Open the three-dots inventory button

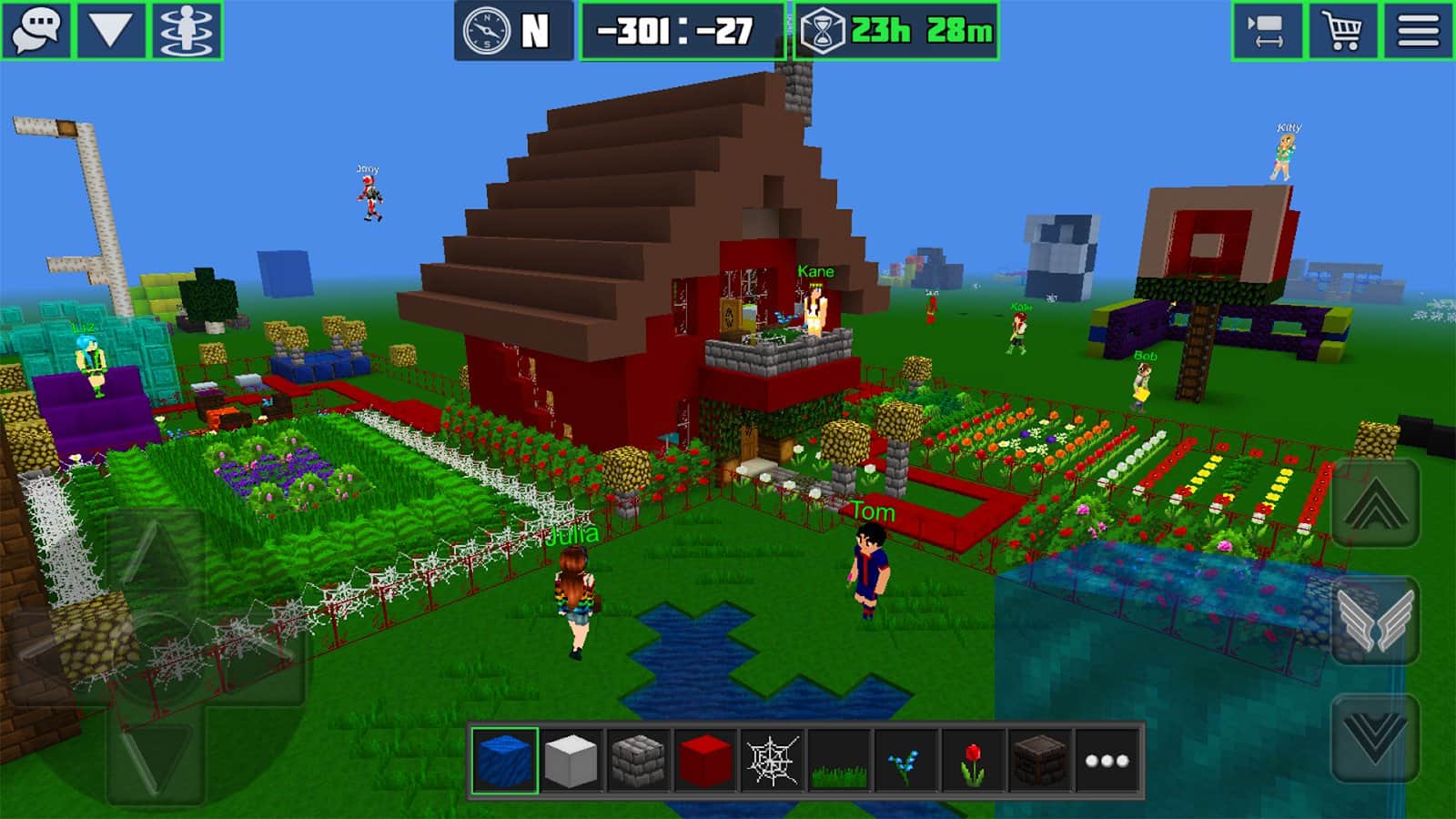point(1107,761)
